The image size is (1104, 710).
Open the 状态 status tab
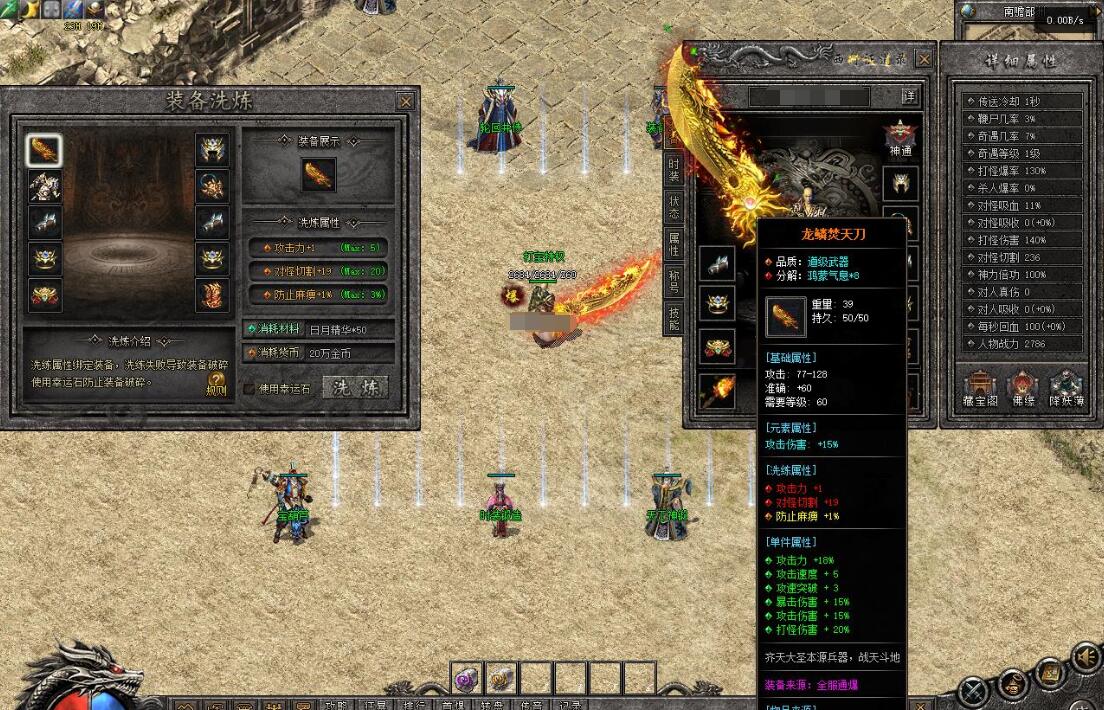coord(674,205)
